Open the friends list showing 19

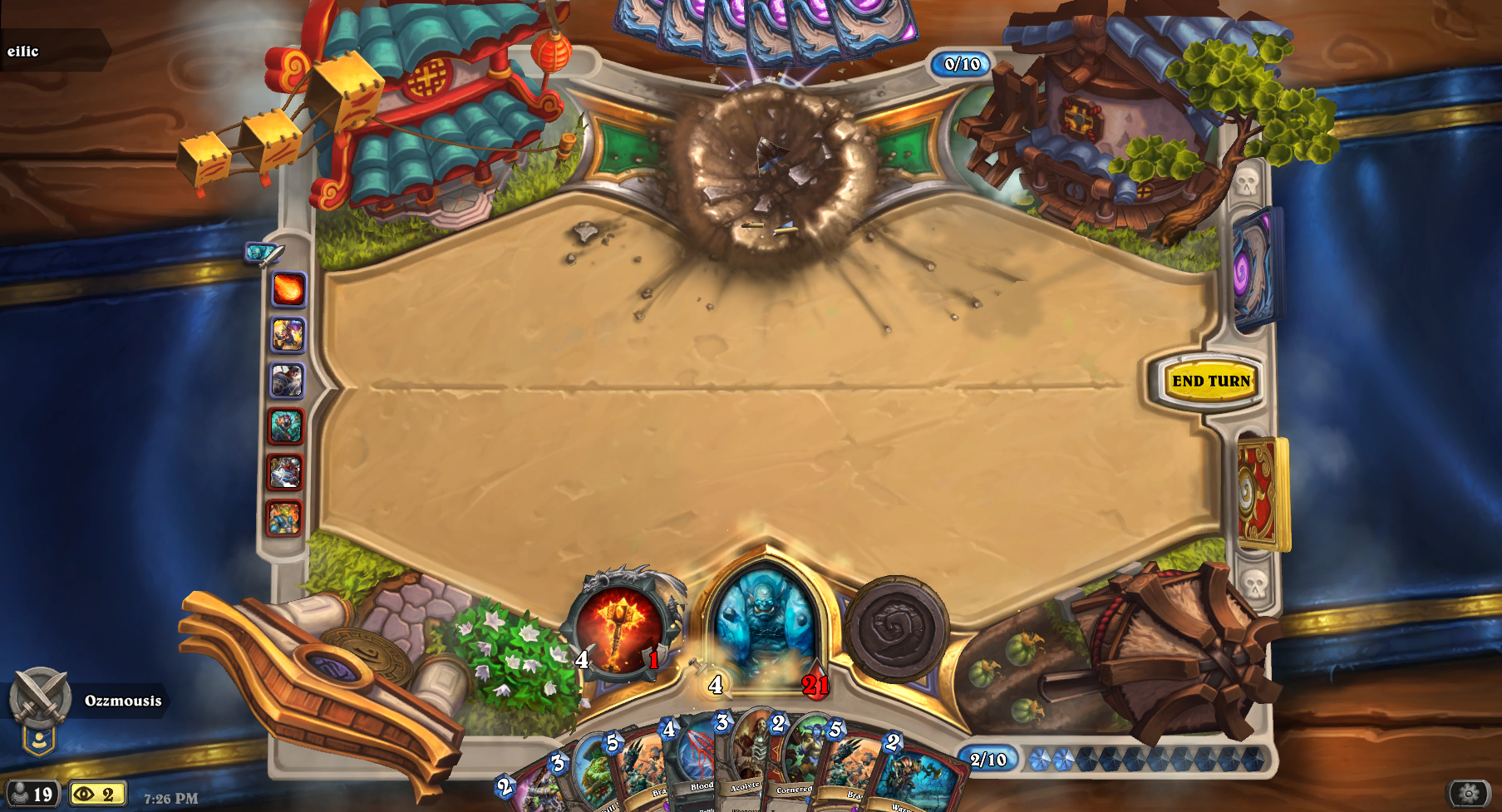(31, 795)
